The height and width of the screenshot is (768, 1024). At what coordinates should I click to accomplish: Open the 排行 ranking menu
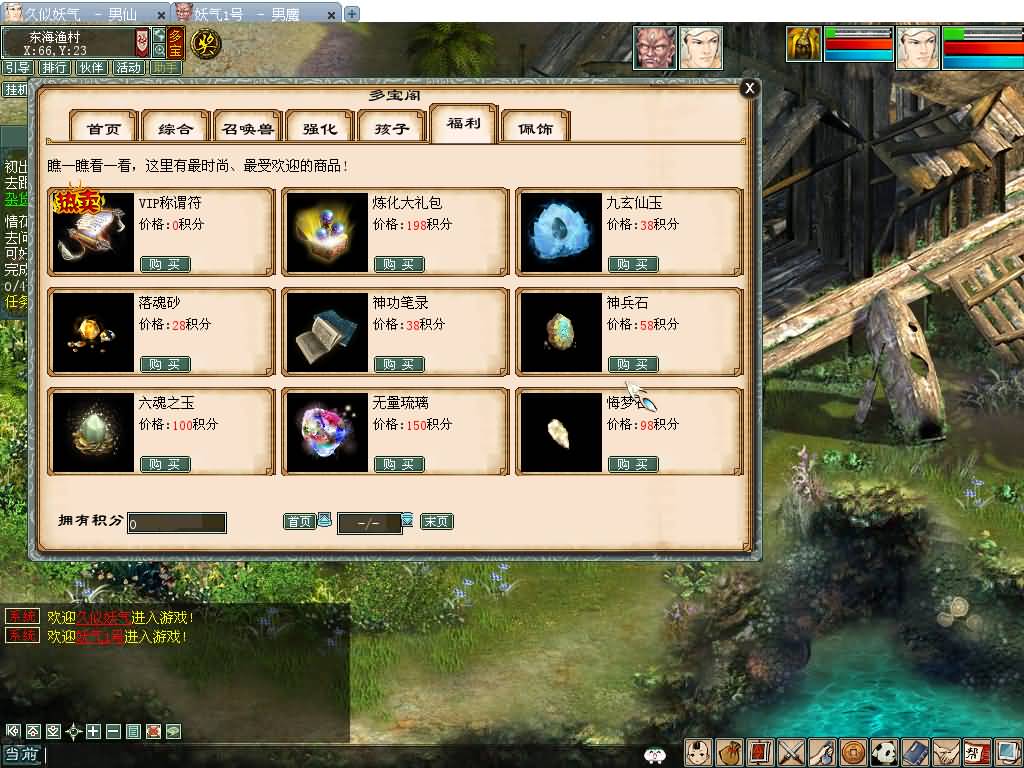click(55, 68)
